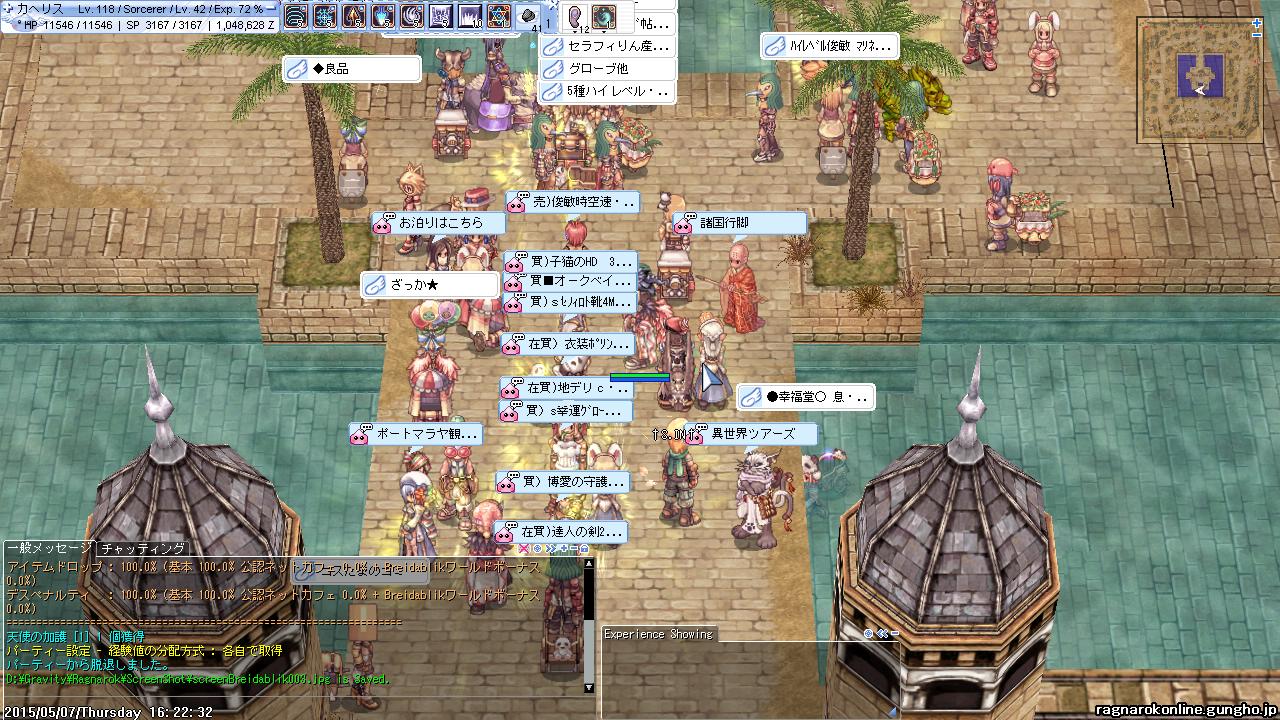Shrink the chat window with the minus icon
1280x720 pixels.
pyautogui.click(x=573, y=548)
